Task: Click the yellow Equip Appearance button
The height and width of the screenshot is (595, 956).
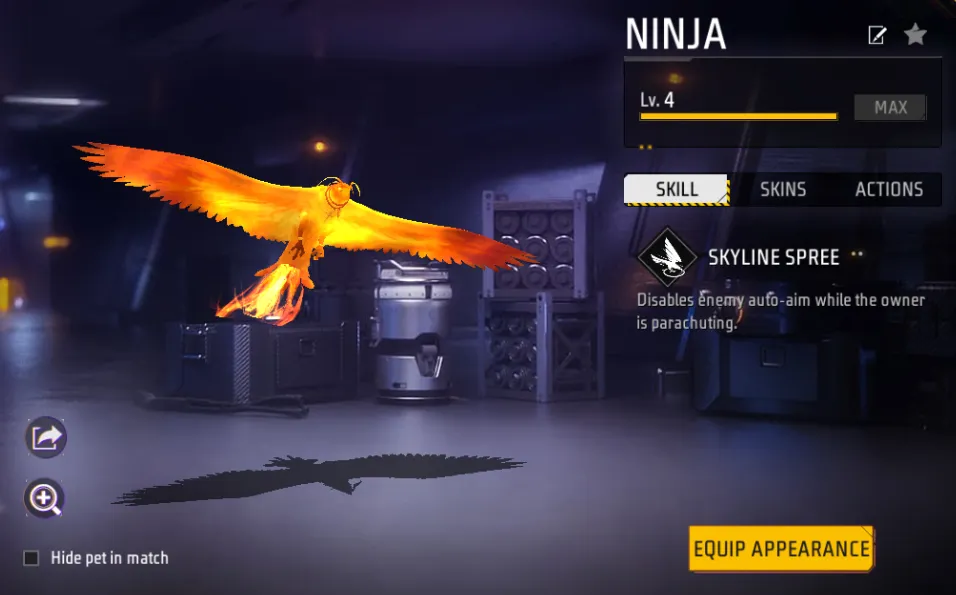Action: coord(781,549)
